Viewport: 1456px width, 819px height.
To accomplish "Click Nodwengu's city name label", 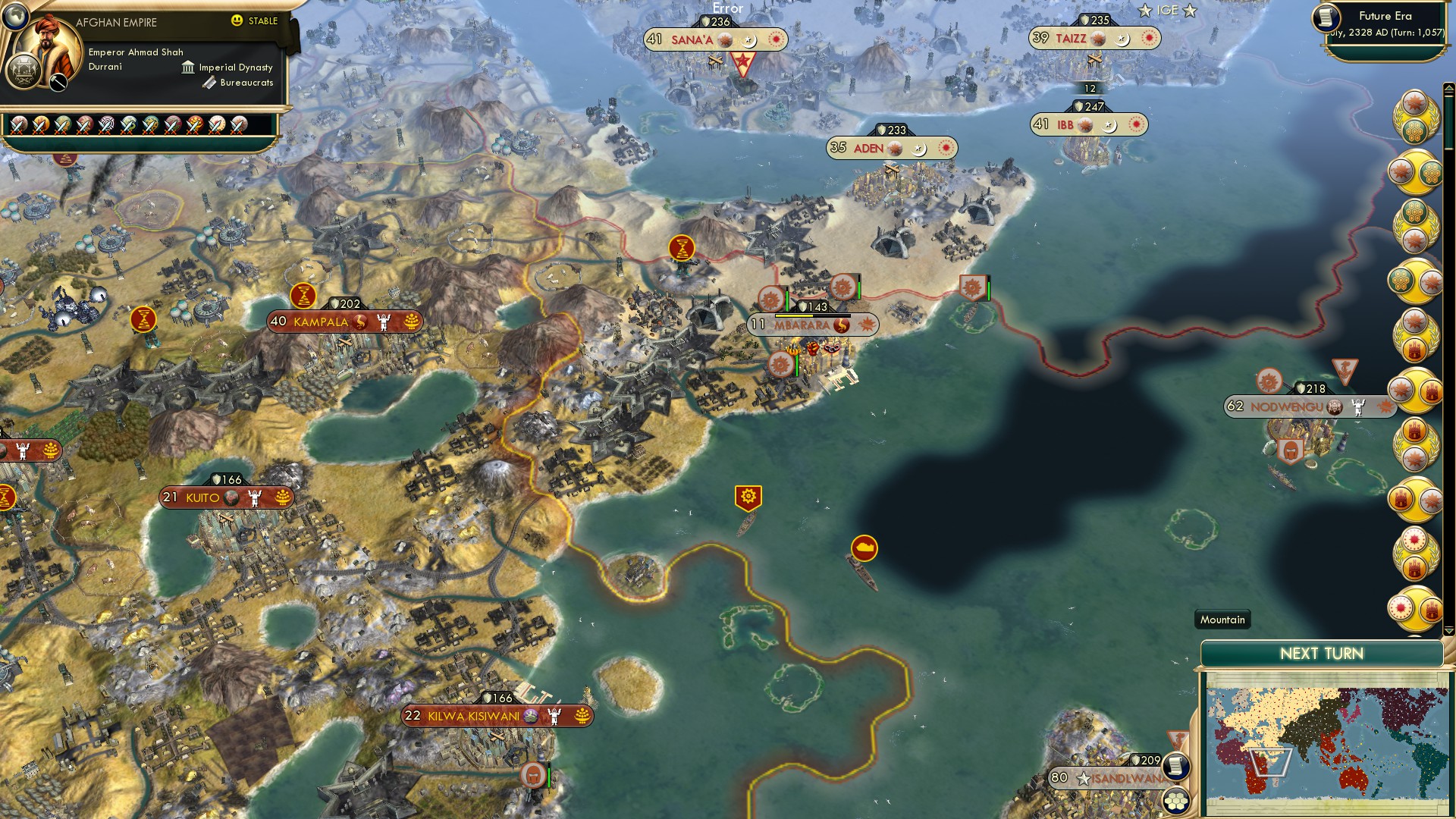I will [1288, 407].
